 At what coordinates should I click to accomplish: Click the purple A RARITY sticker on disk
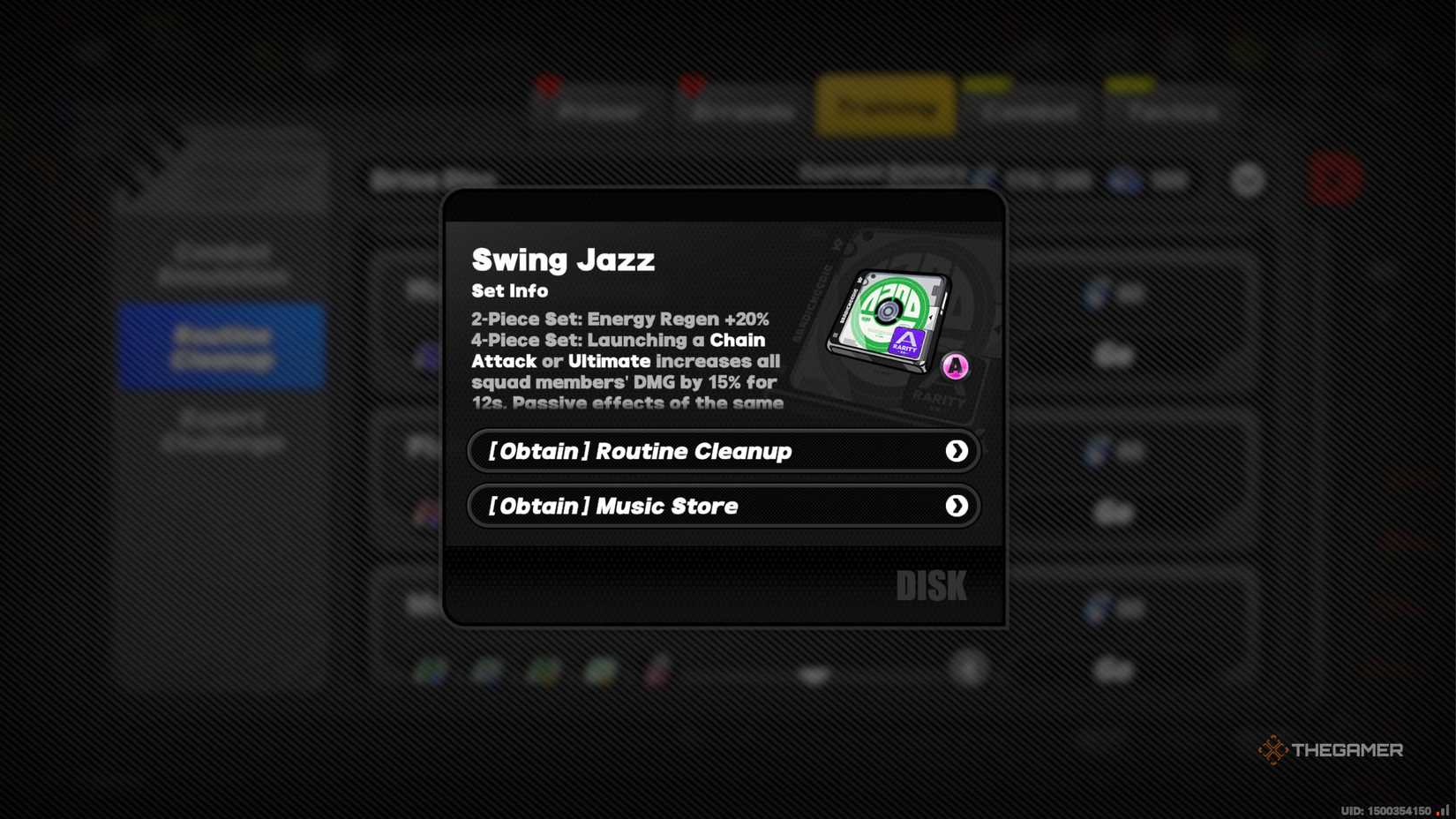coord(909,340)
